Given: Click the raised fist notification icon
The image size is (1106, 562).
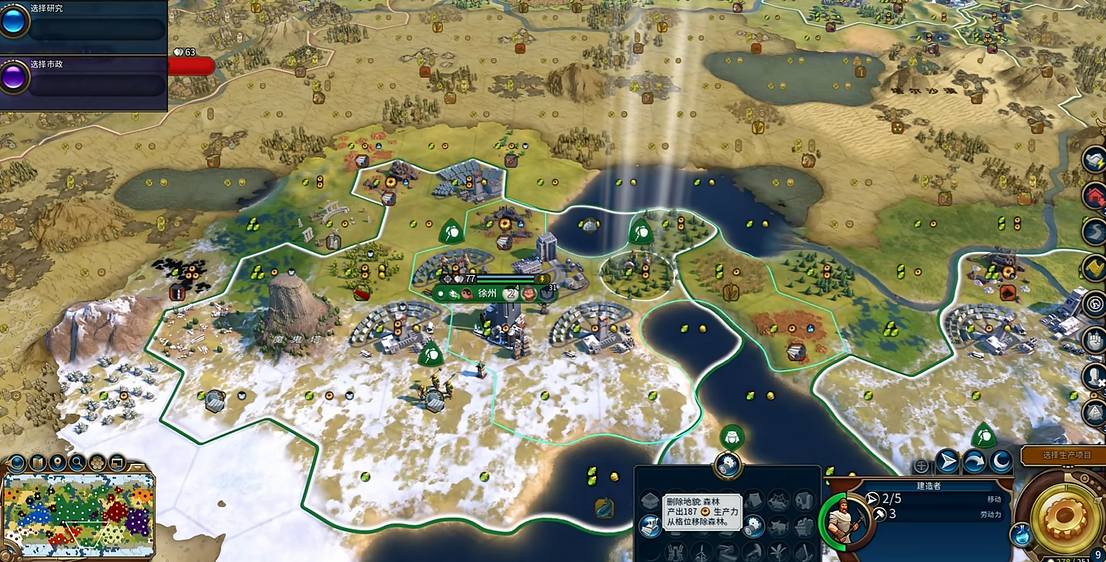Looking at the screenshot, I should 1094,340.
